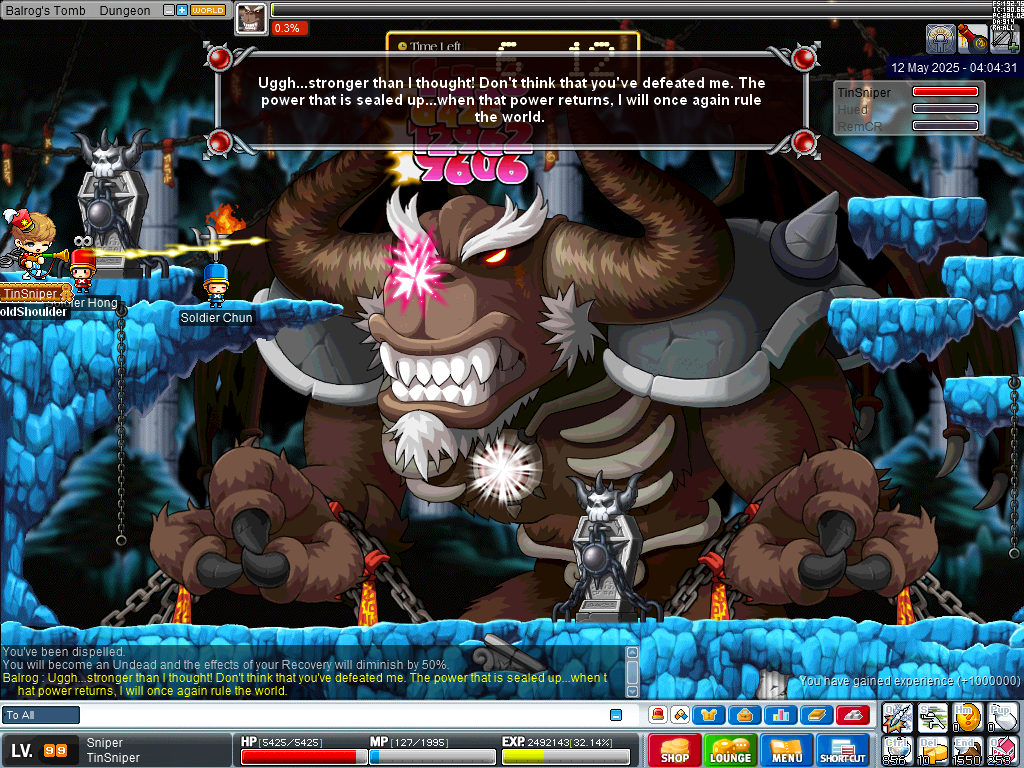Minimize the minimap with the minus button
The image size is (1024, 768).
coord(168,10)
